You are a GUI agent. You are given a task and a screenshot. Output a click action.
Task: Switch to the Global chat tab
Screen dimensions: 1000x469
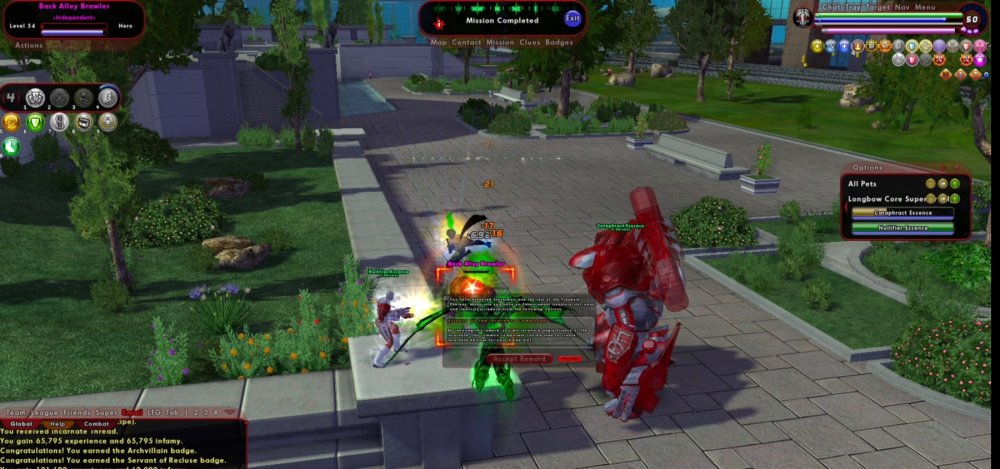22,424
